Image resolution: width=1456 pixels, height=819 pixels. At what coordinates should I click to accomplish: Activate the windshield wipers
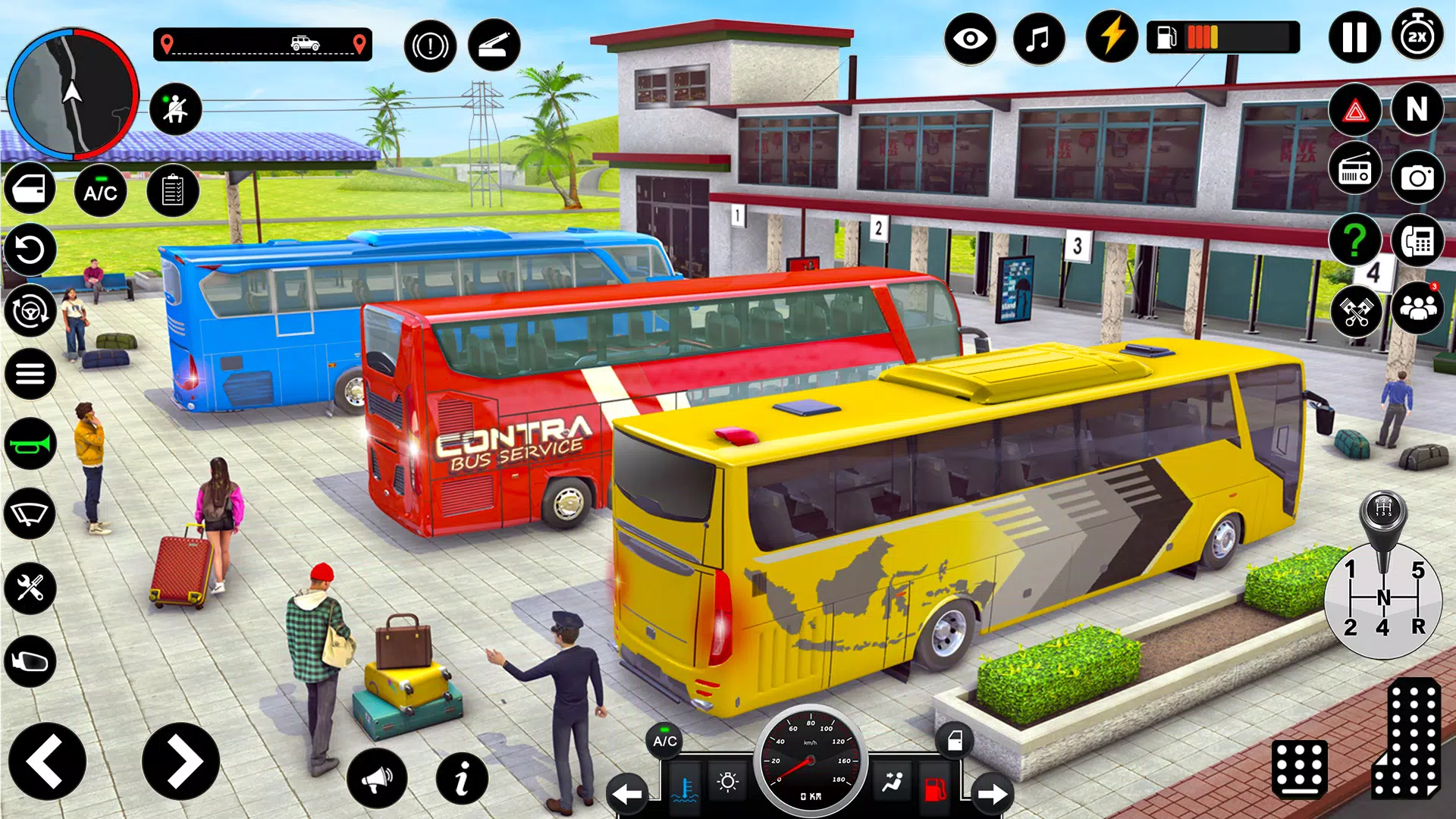29,514
